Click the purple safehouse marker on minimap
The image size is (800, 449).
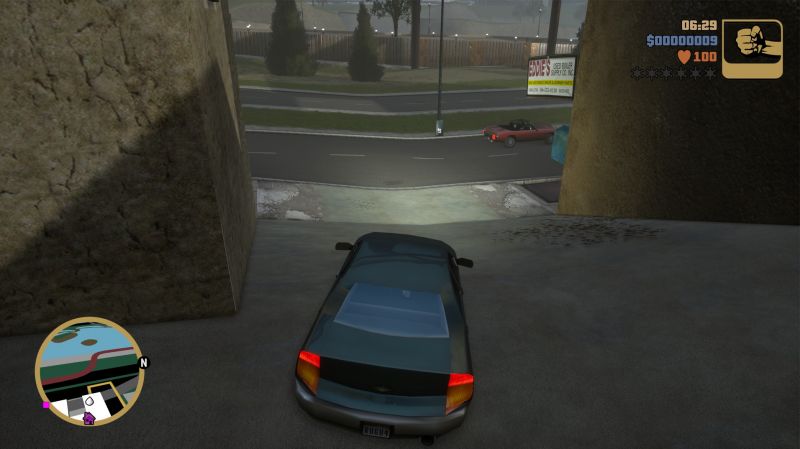pos(89,418)
